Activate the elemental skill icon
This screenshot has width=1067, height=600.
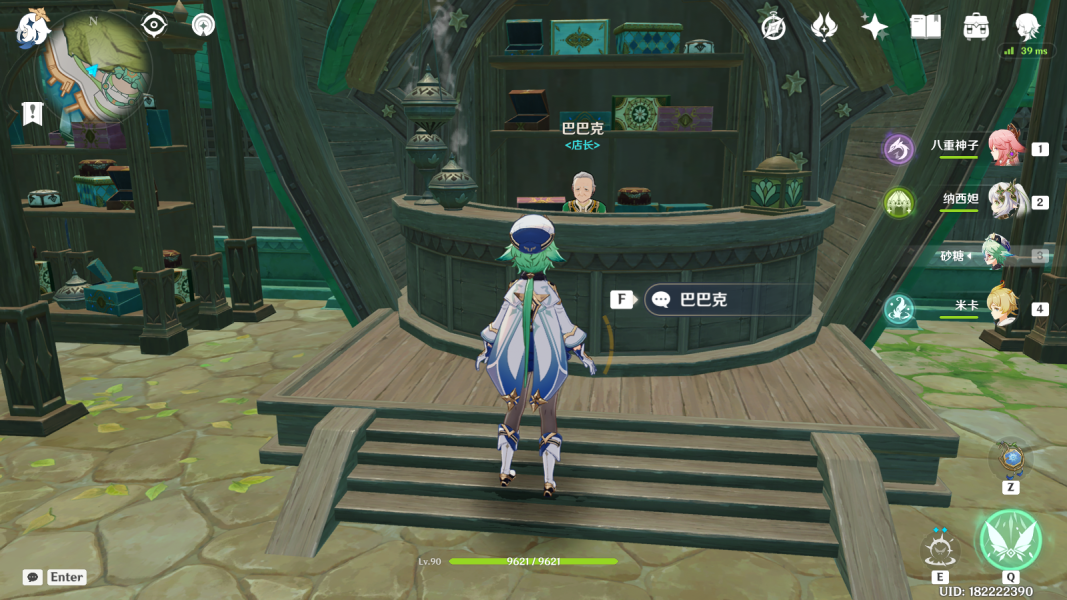940,547
